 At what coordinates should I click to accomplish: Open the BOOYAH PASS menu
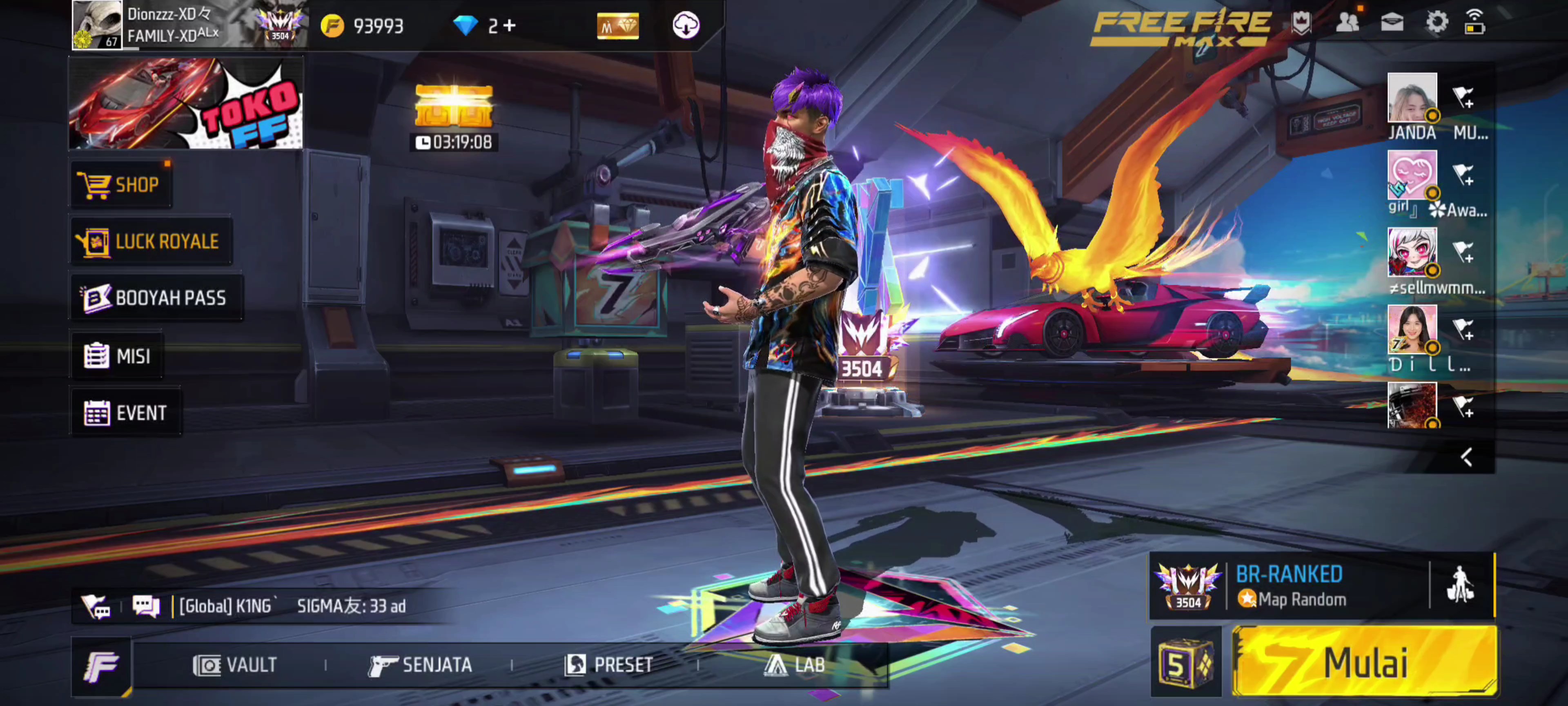point(156,298)
